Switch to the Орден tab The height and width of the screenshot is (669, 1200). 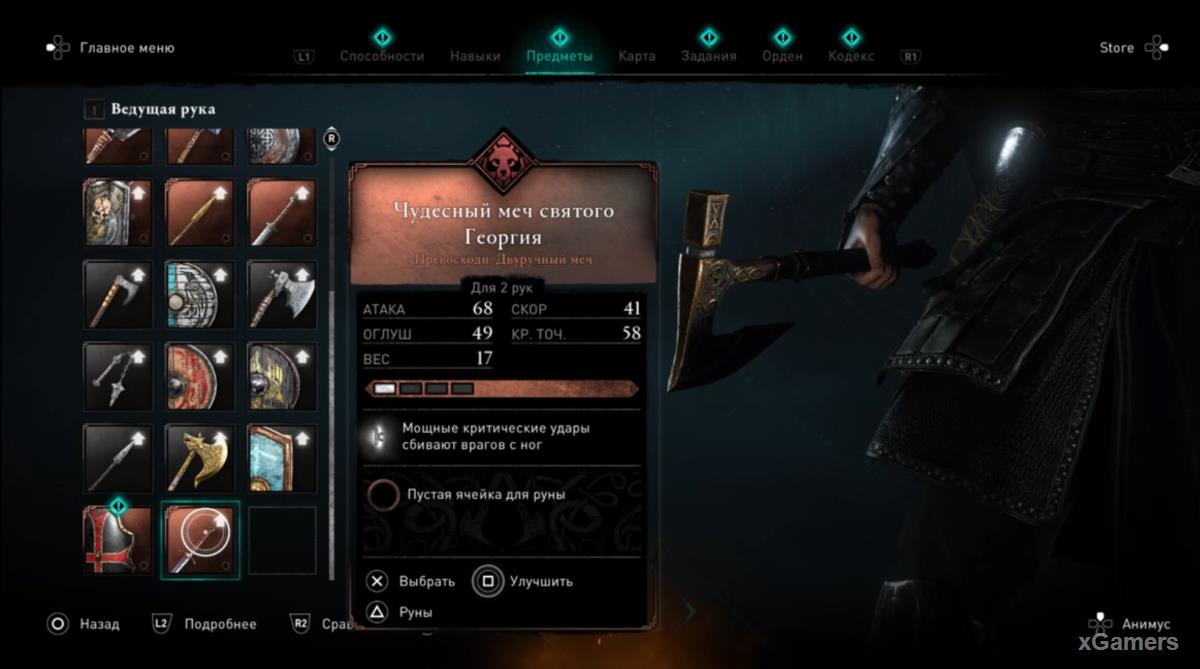[782, 56]
